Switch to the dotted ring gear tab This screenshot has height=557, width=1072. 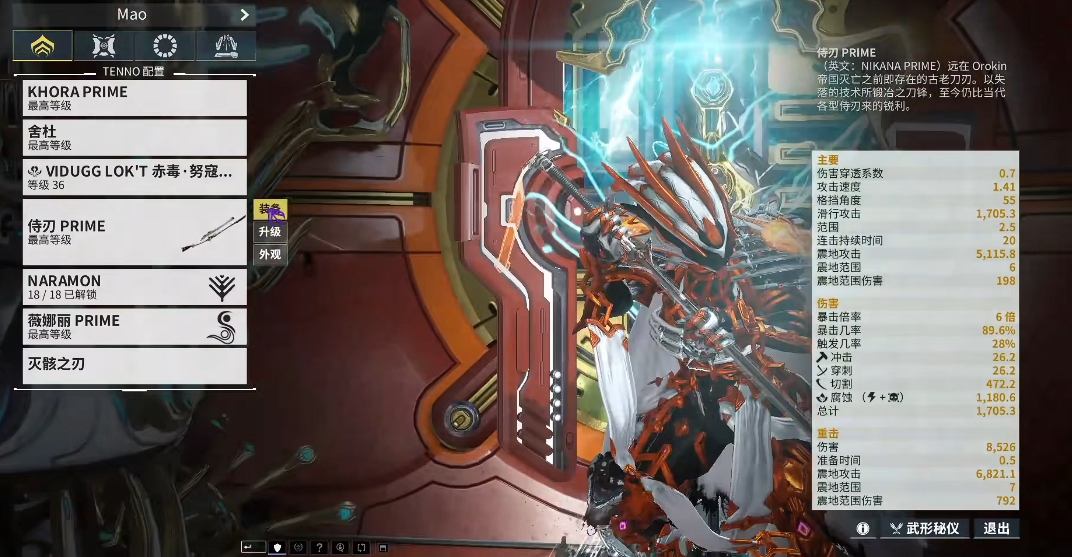tap(165, 45)
